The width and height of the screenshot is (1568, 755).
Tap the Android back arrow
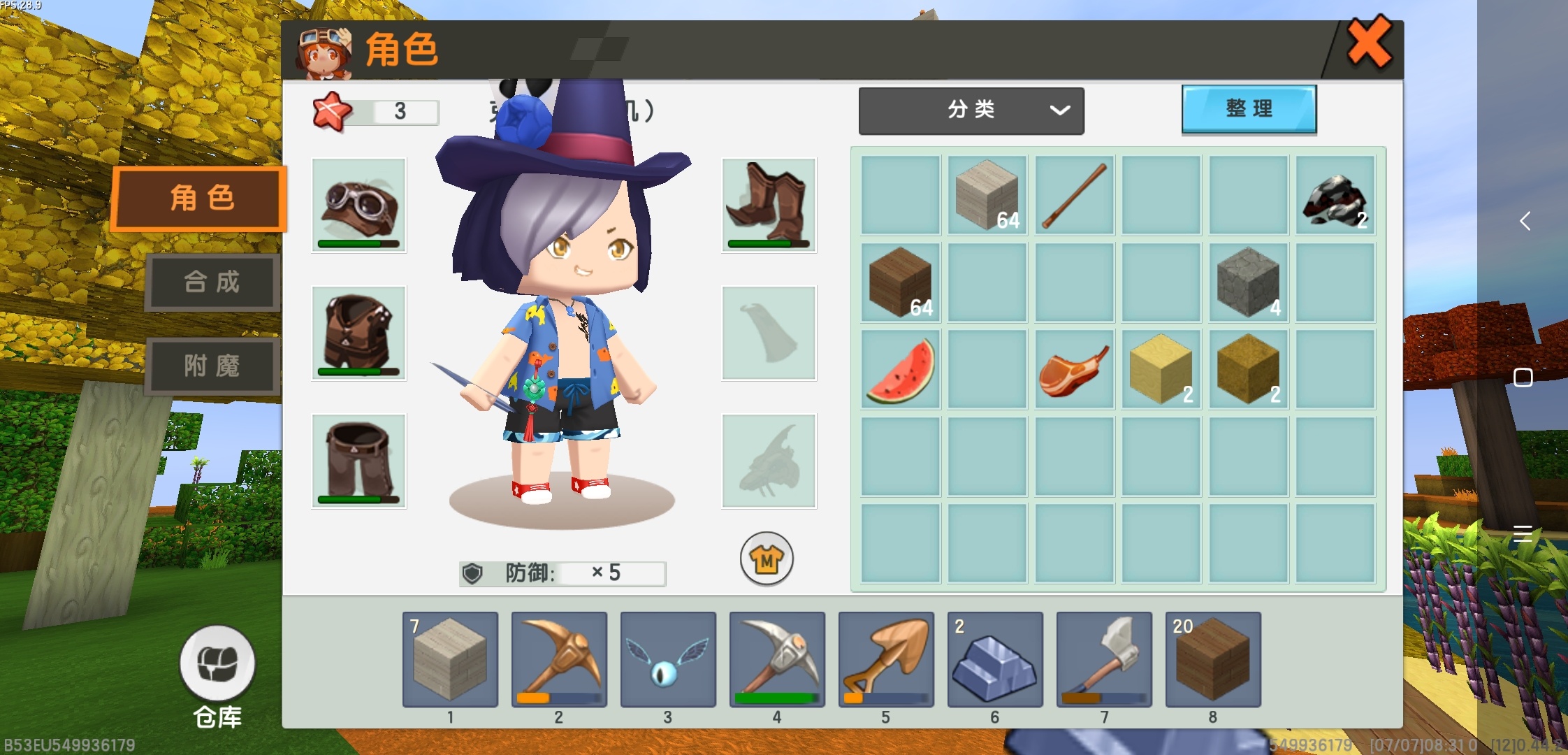1525,222
